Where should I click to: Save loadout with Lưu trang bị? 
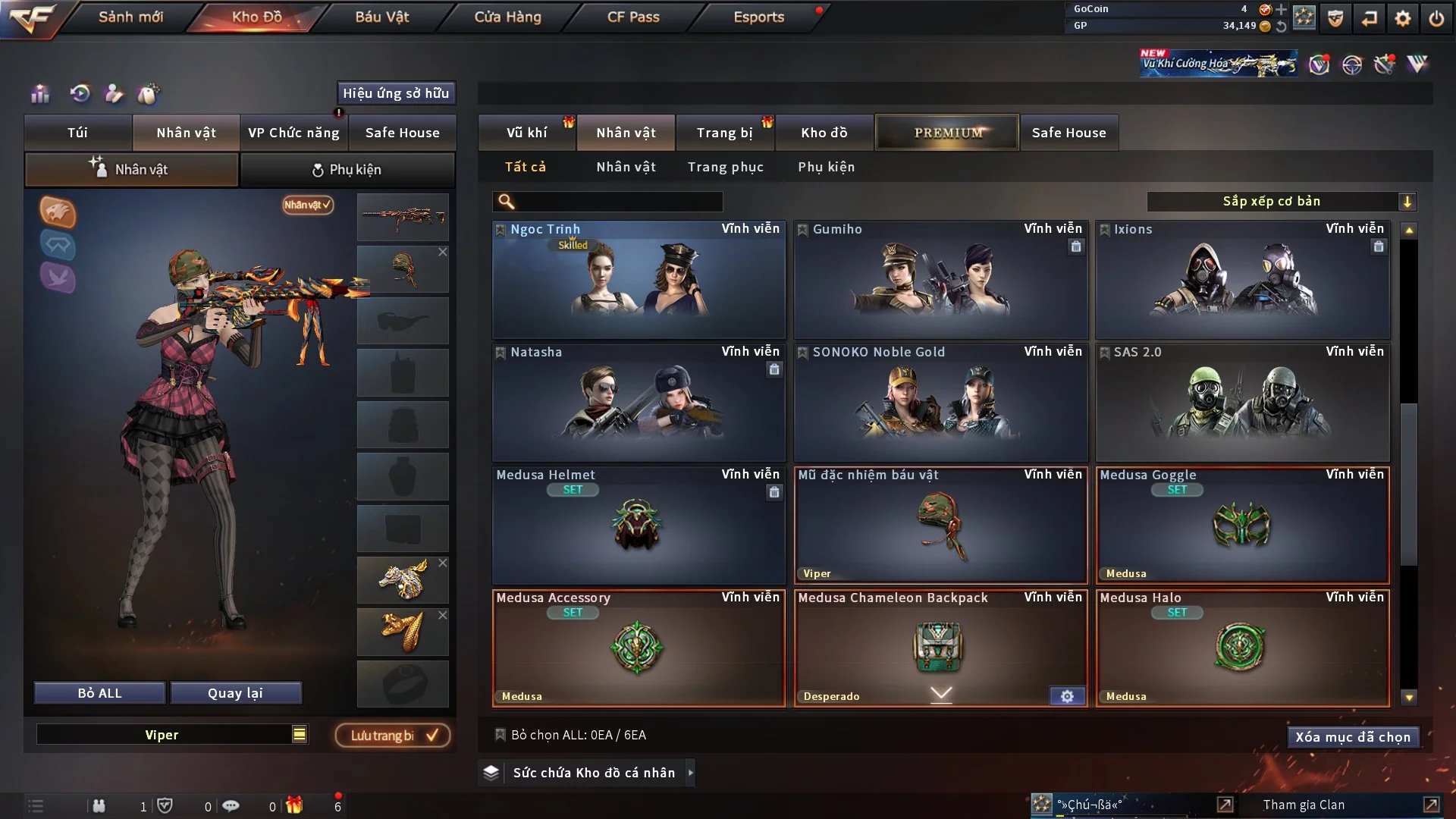(393, 736)
